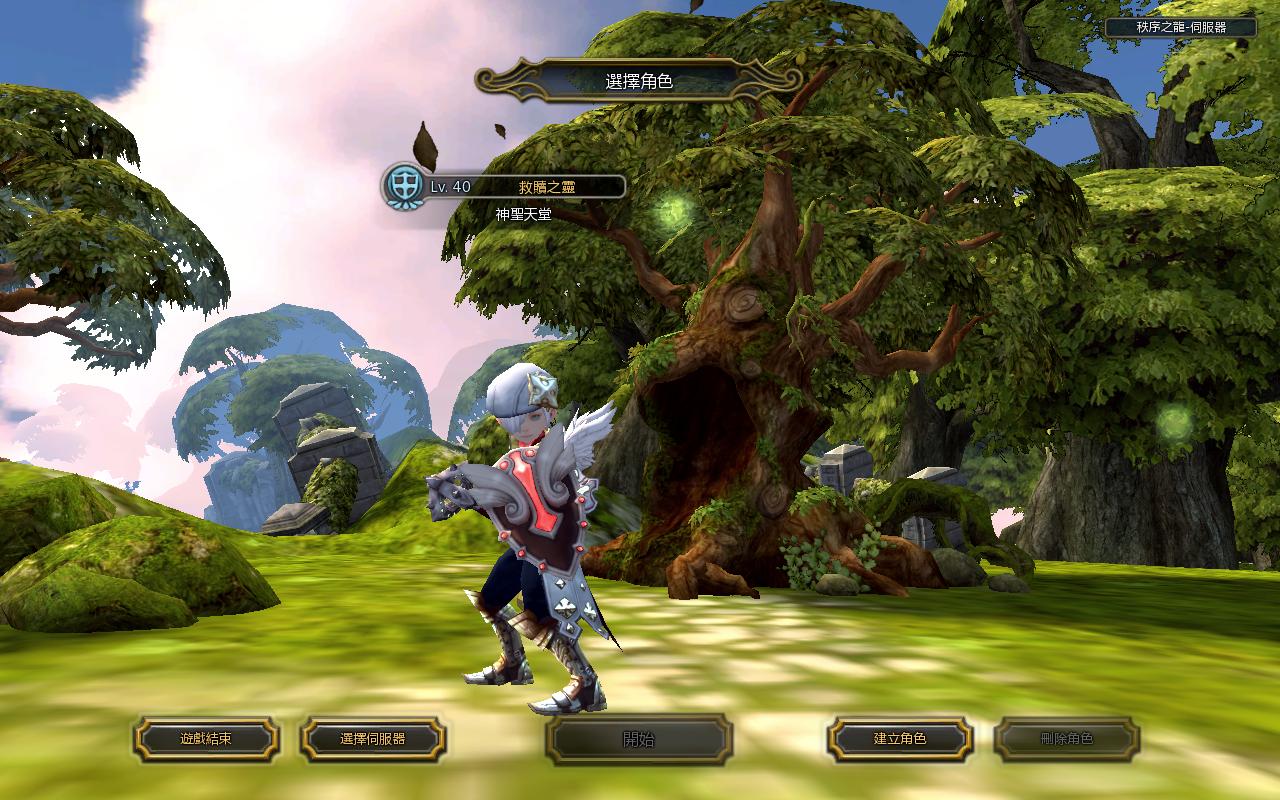1280x800 pixels.
Task: Click the 刪除角色 delete character button
Action: (1067, 739)
